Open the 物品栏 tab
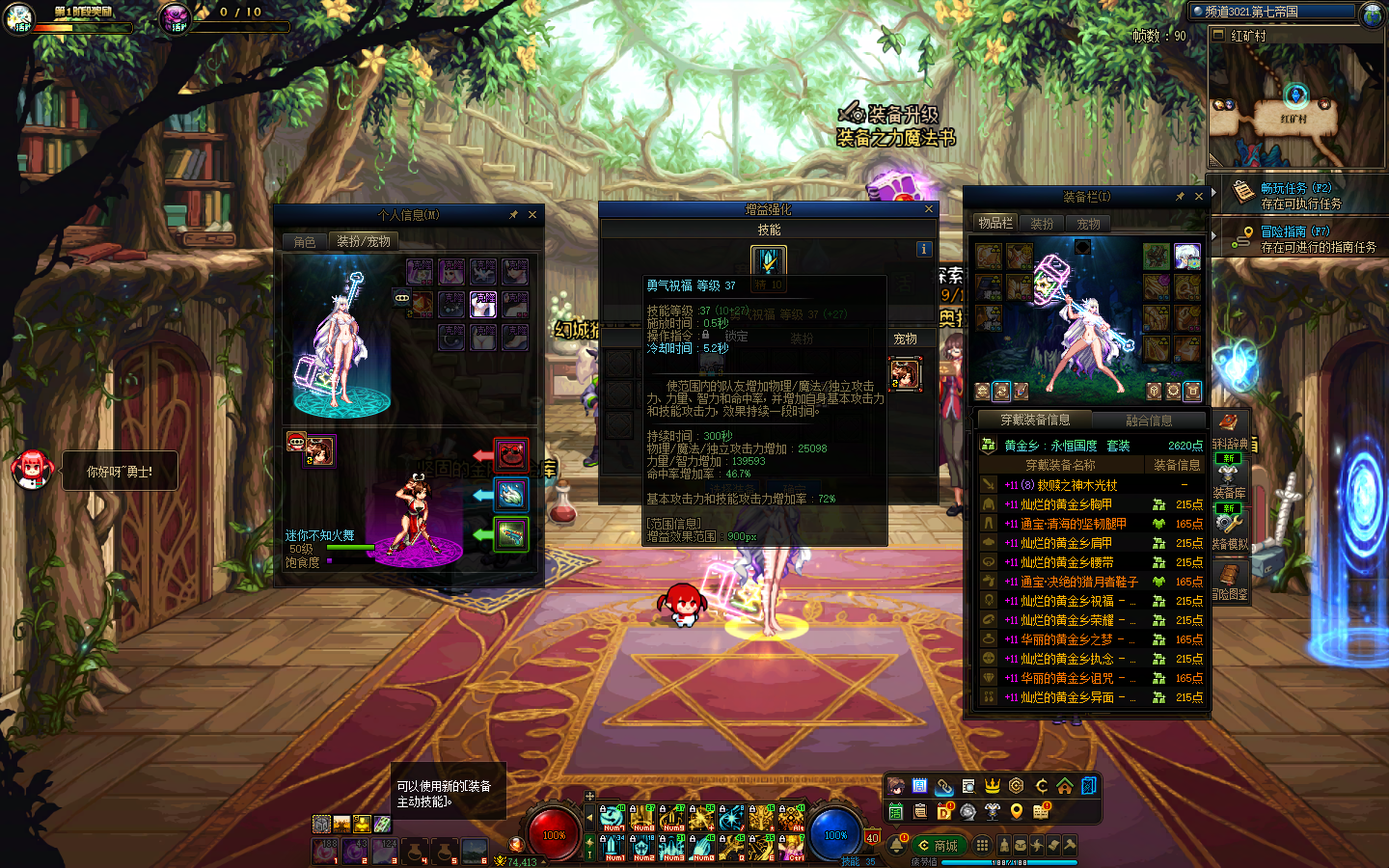The width and height of the screenshot is (1389, 868). pyautogui.click(x=995, y=223)
